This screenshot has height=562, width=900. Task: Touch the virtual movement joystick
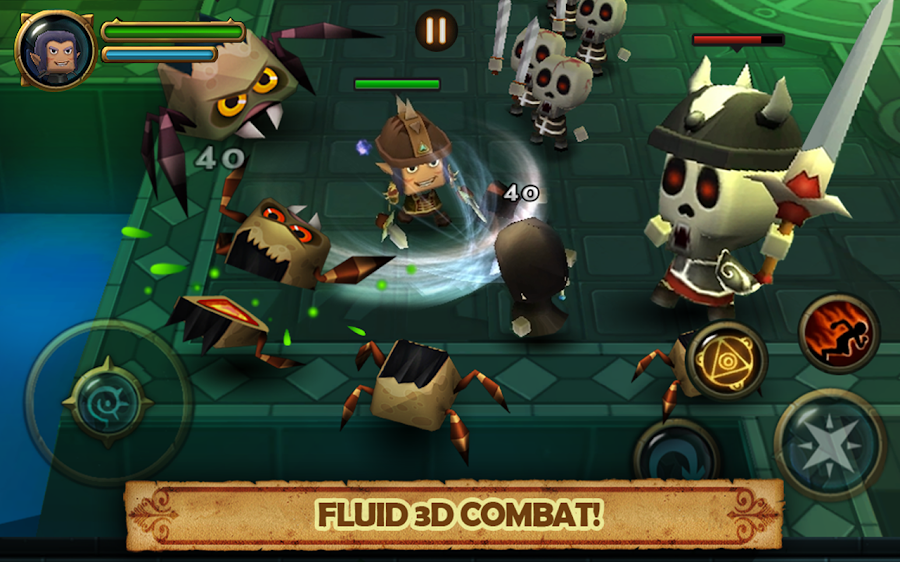[x=108, y=402]
